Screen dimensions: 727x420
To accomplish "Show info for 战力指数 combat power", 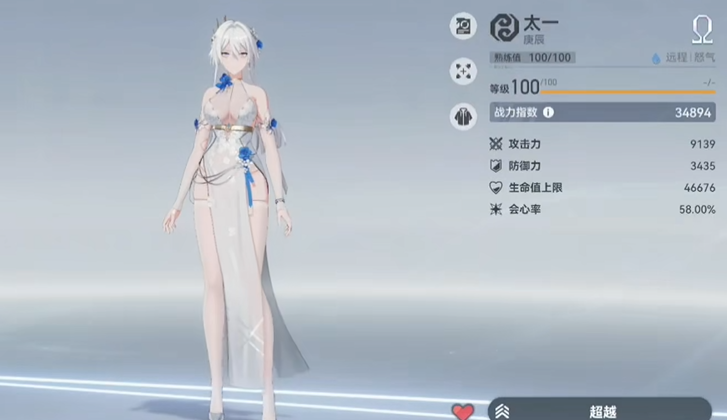I will pyautogui.click(x=548, y=113).
